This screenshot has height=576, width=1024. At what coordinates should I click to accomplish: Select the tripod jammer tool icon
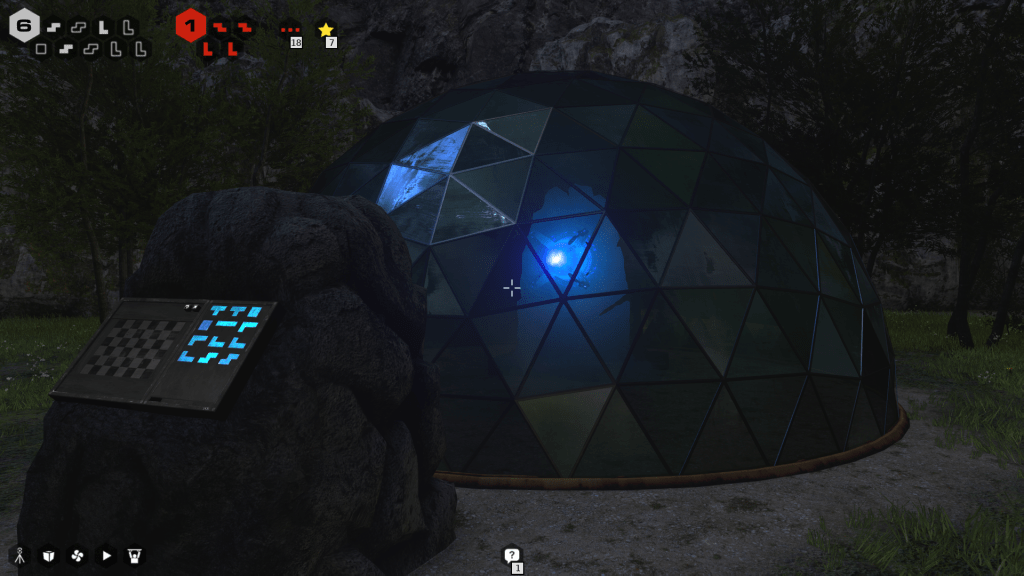click(18, 555)
